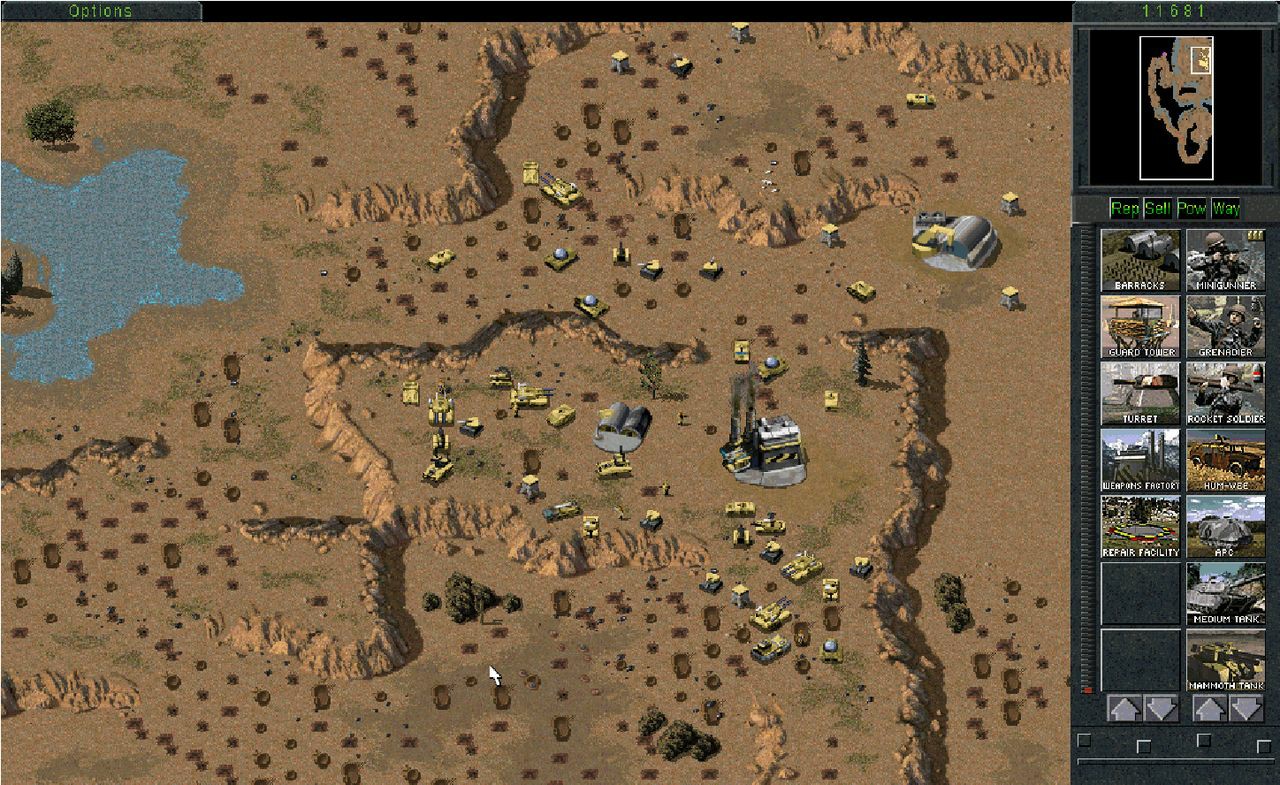Train a Minigunner
This screenshot has width=1280, height=785.
[x=1225, y=260]
